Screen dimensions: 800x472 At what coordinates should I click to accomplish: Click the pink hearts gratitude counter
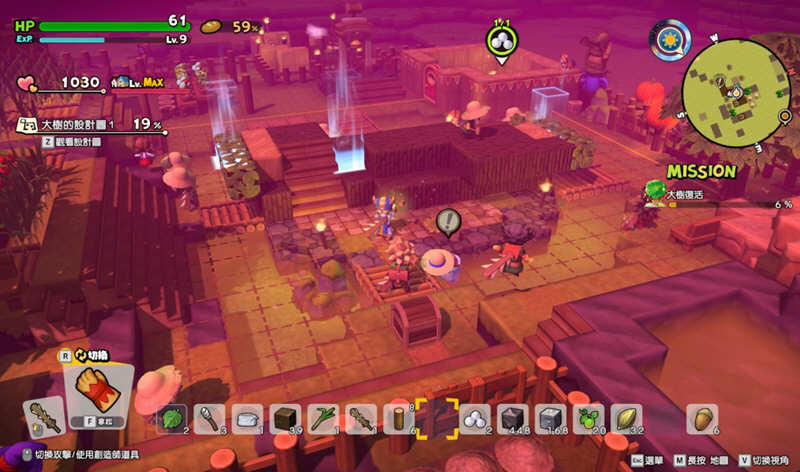29,82
